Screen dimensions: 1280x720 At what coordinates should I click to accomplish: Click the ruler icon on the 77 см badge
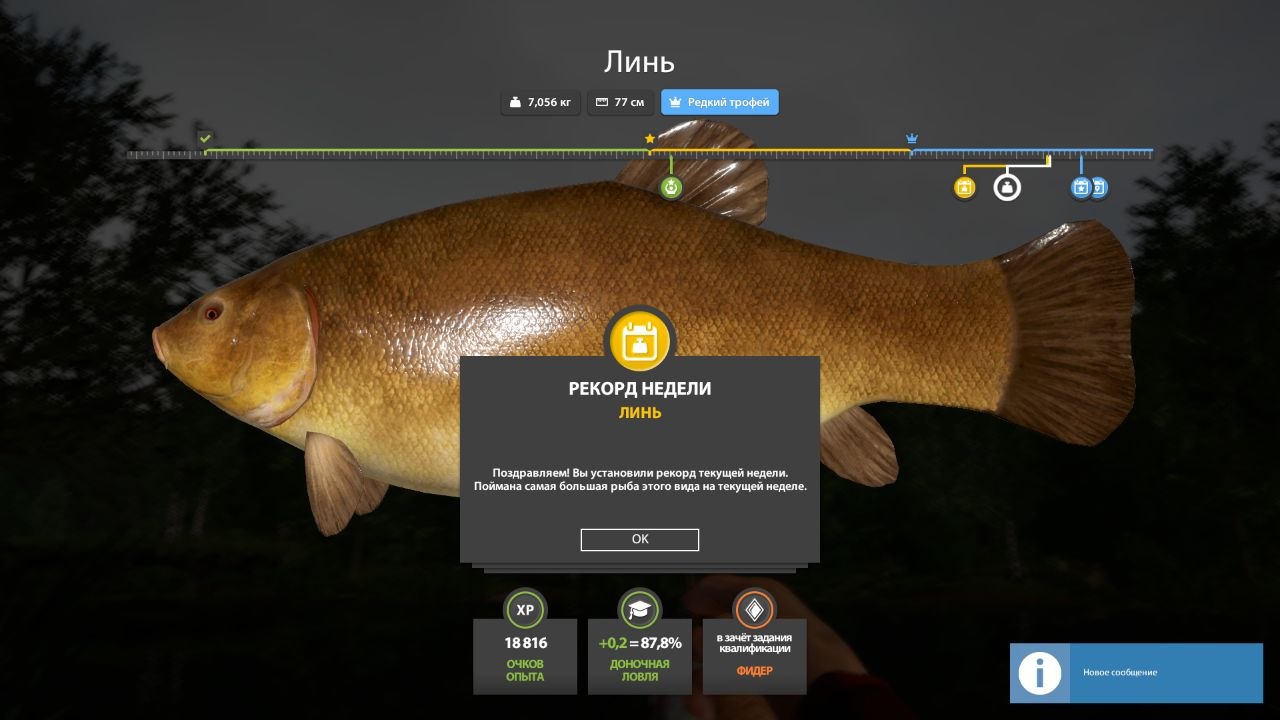[601, 102]
